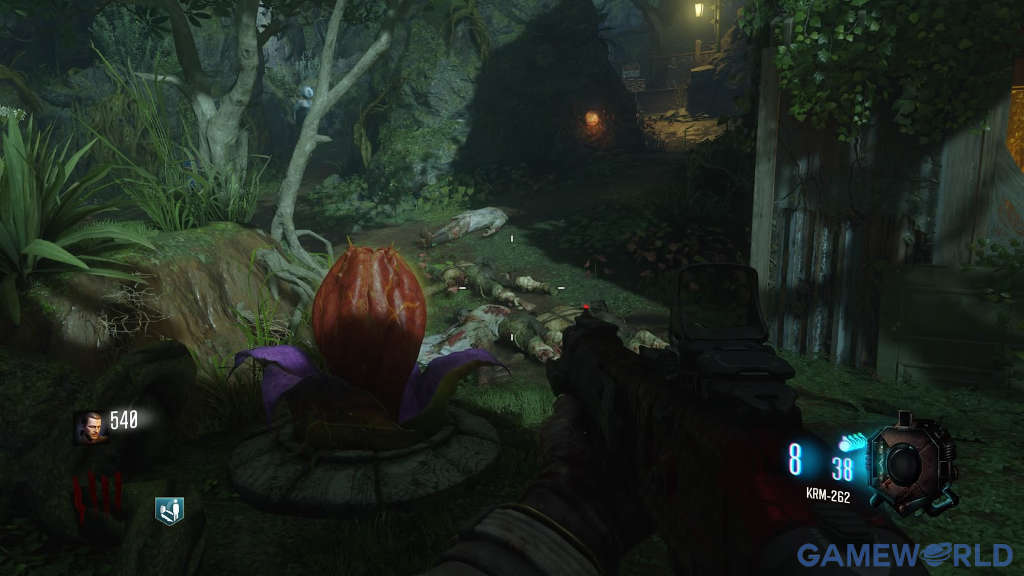Click the player character portrait

90,426
